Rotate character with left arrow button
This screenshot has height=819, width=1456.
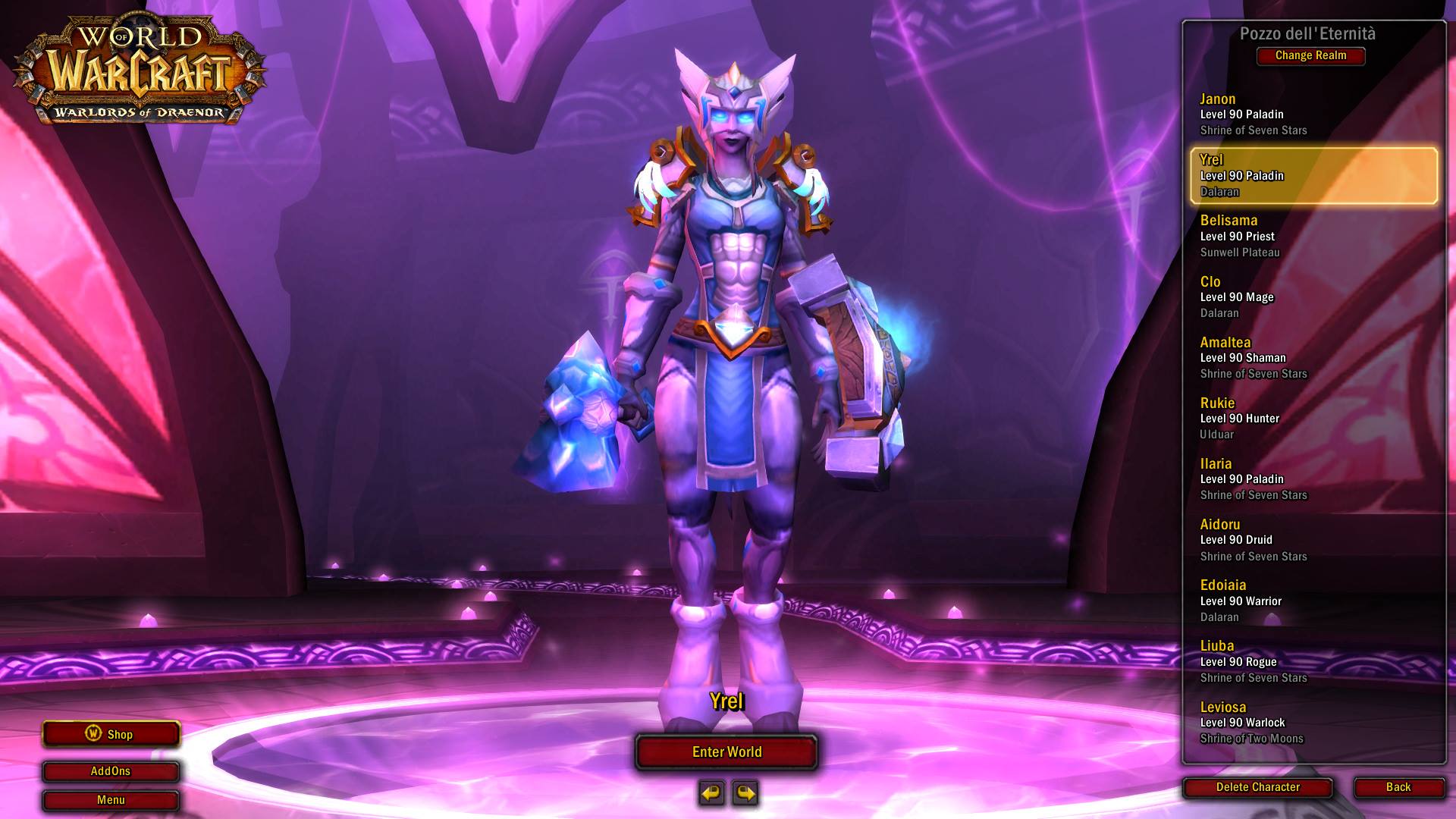point(711,793)
